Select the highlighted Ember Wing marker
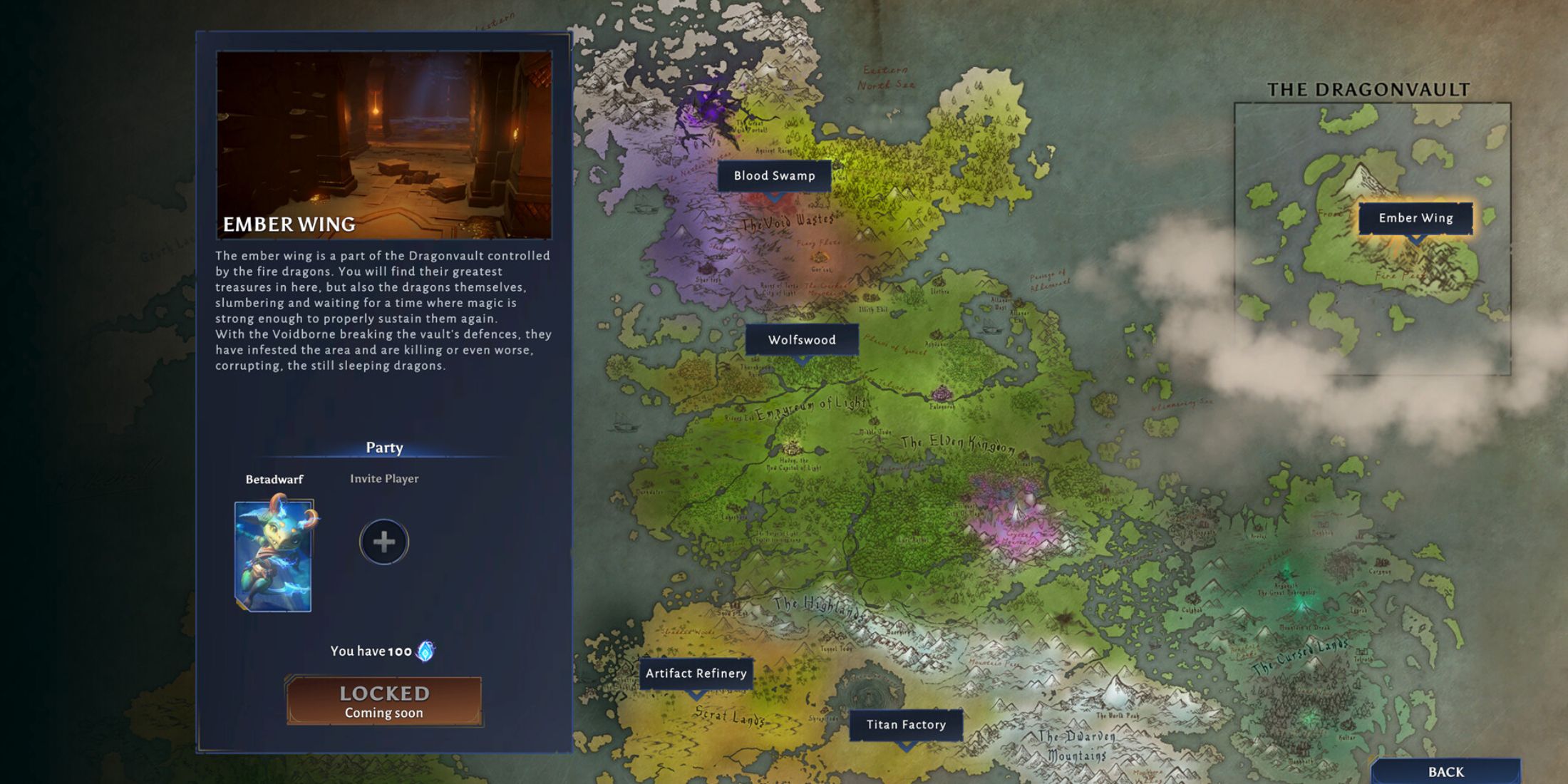Image resolution: width=1568 pixels, height=784 pixels. coord(1414,218)
